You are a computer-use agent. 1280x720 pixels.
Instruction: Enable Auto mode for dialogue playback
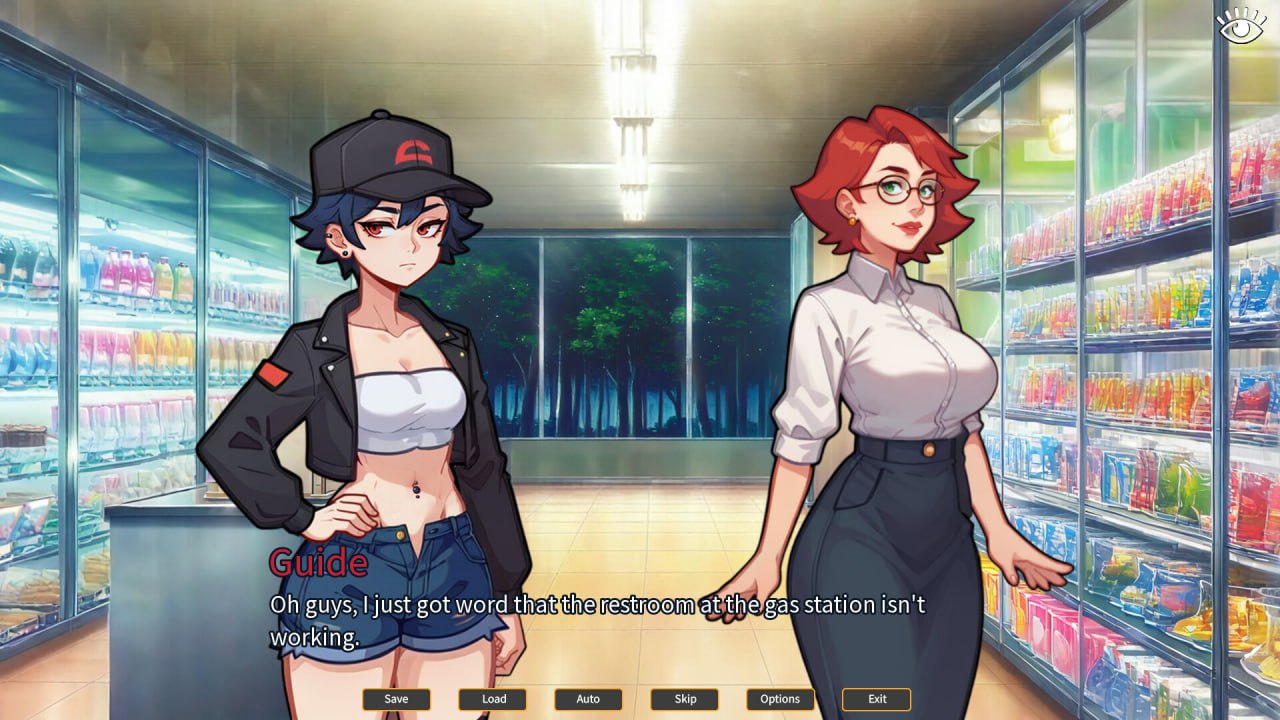point(588,699)
